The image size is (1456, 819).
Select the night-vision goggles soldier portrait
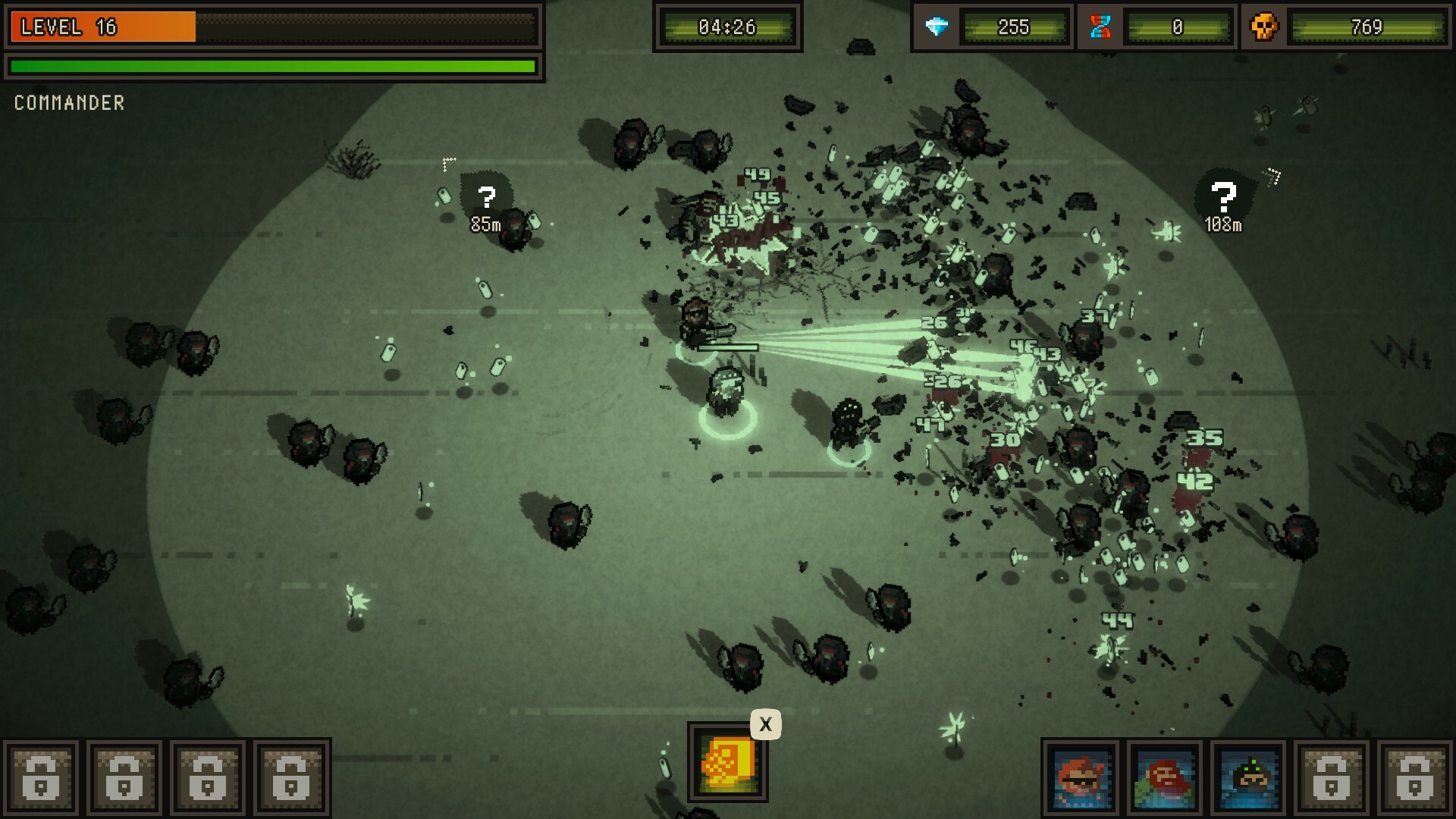click(x=1248, y=778)
